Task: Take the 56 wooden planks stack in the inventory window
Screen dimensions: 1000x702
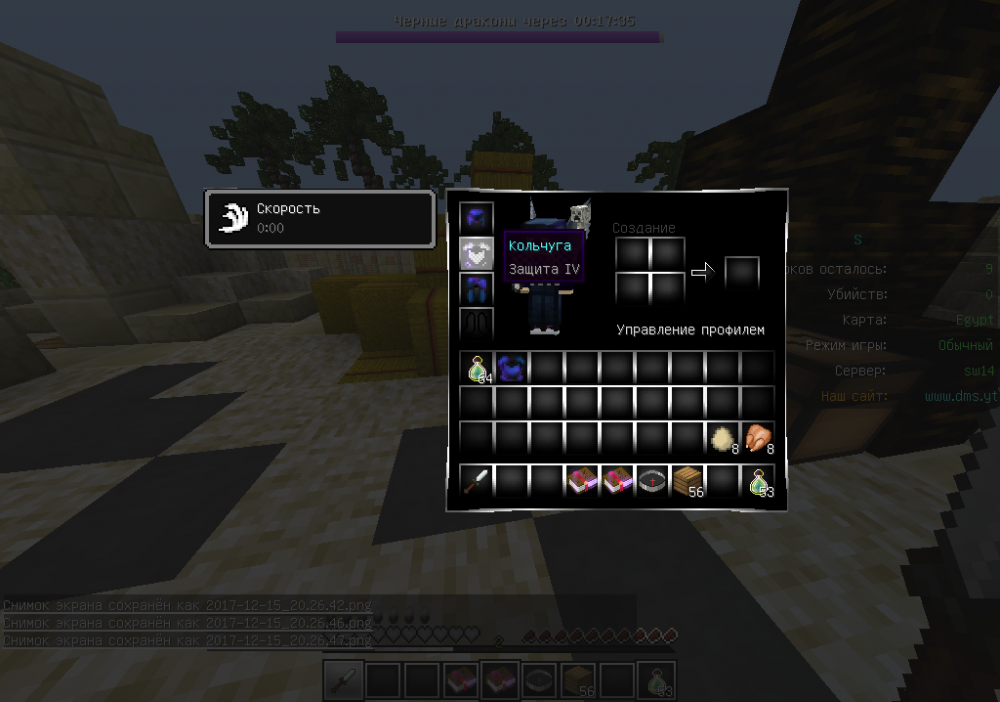Action: 687,481
